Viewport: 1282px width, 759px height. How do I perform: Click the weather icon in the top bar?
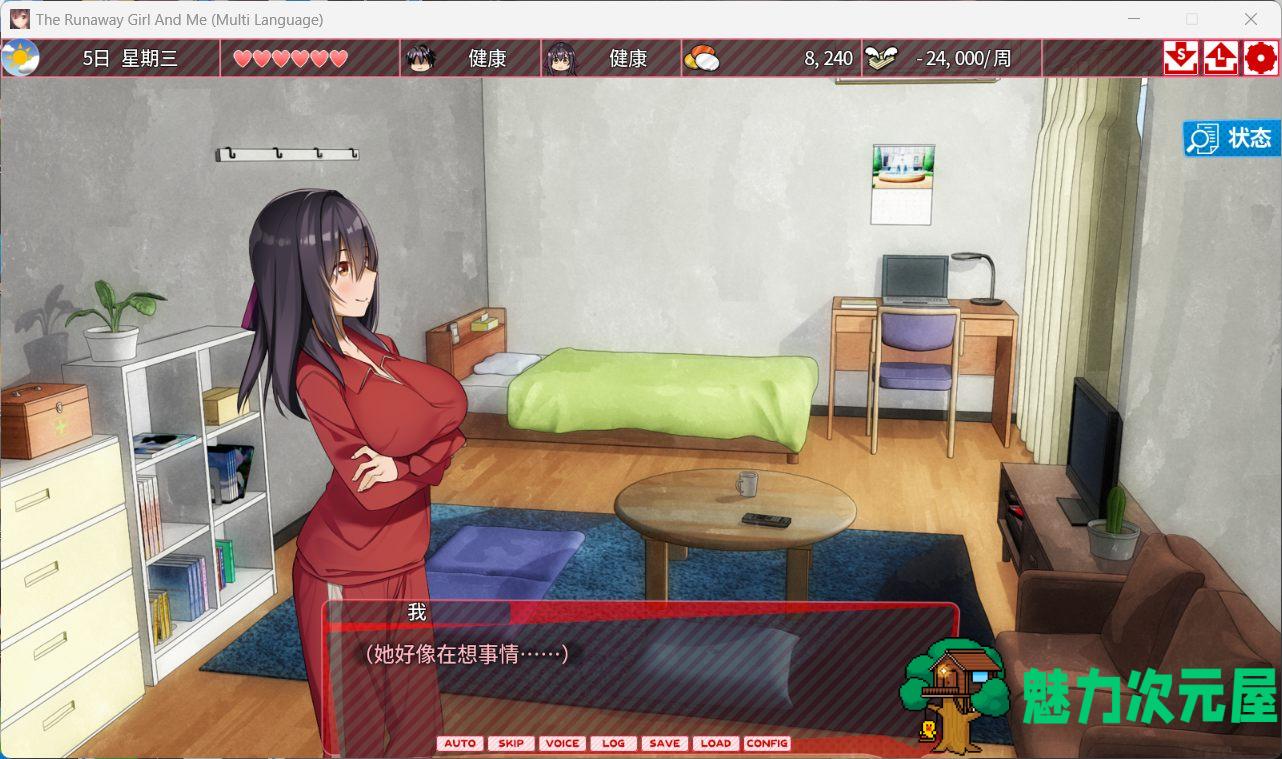pyautogui.click(x=23, y=57)
